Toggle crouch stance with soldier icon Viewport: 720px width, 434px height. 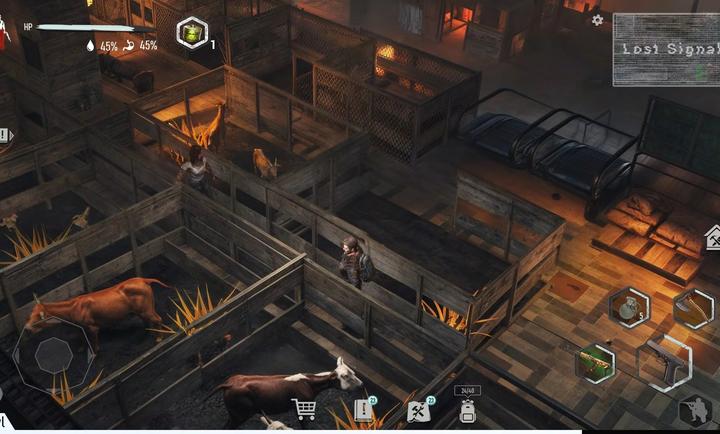click(x=695, y=412)
